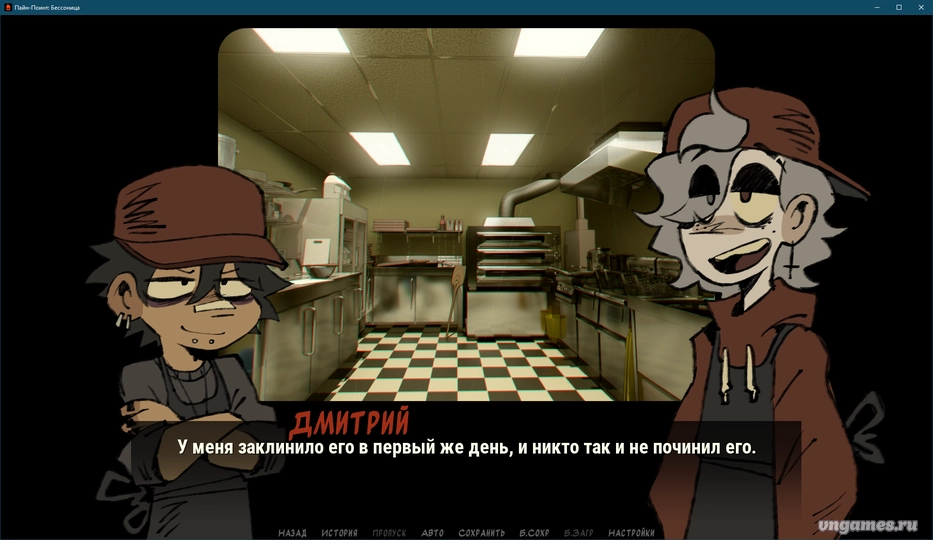Screen dimensions: 933x540
Task: Open the Настройки settings menu
Action: (631, 533)
